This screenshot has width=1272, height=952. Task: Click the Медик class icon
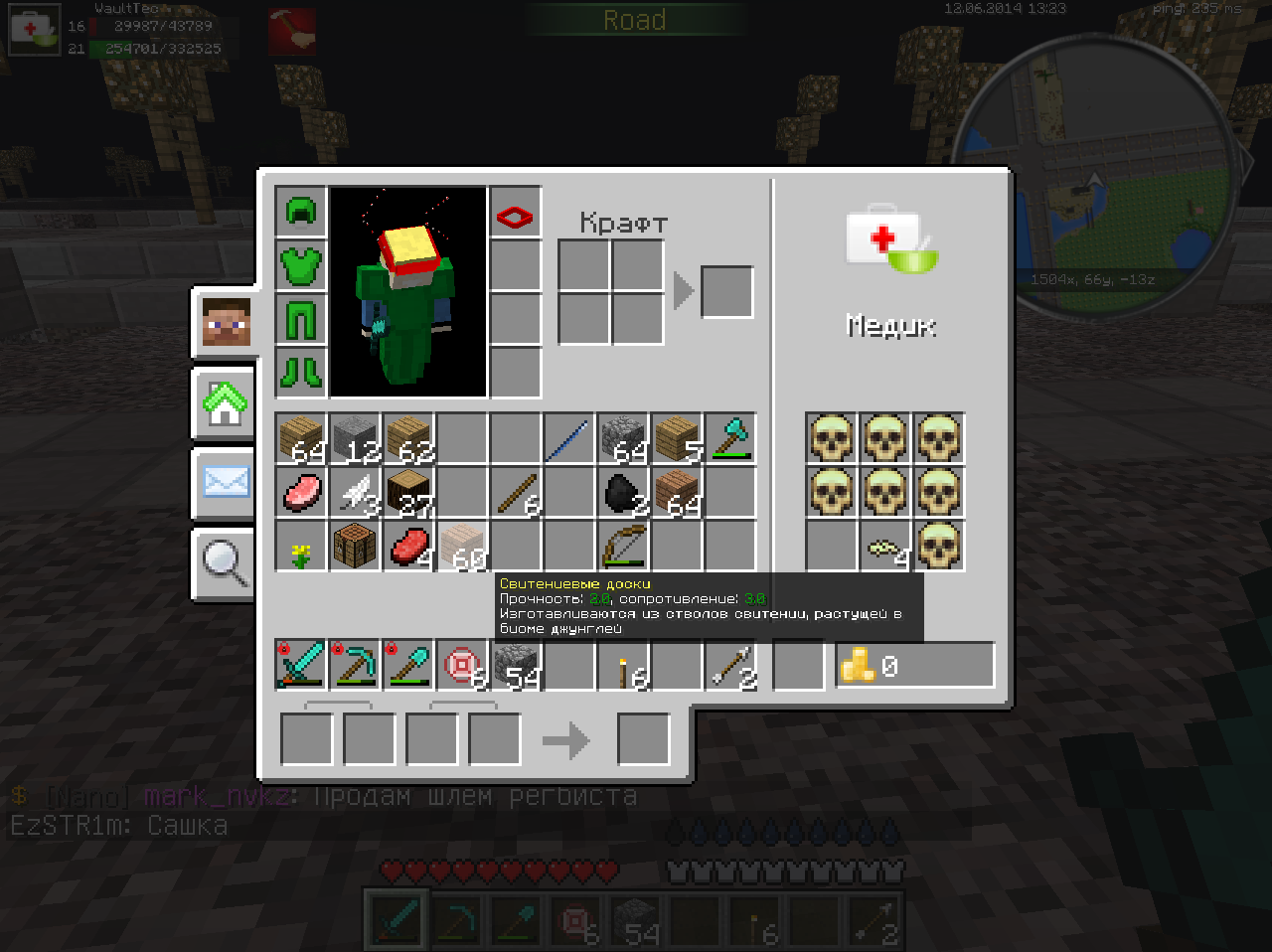891,240
